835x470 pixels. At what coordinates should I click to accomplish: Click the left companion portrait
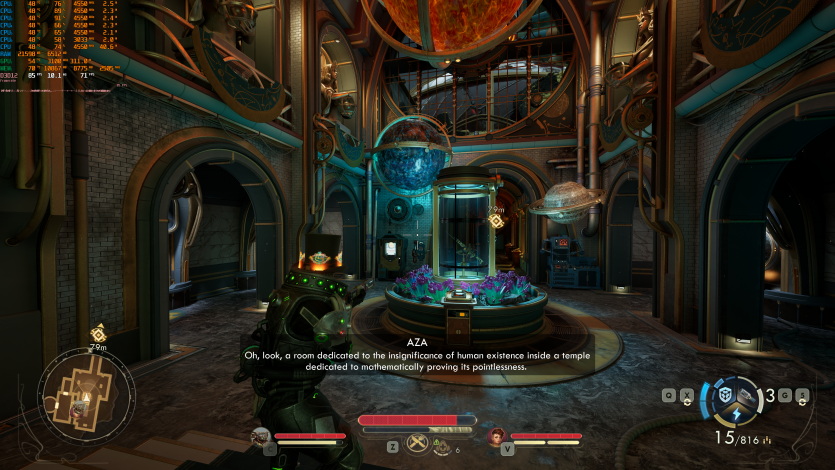(x=261, y=436)
